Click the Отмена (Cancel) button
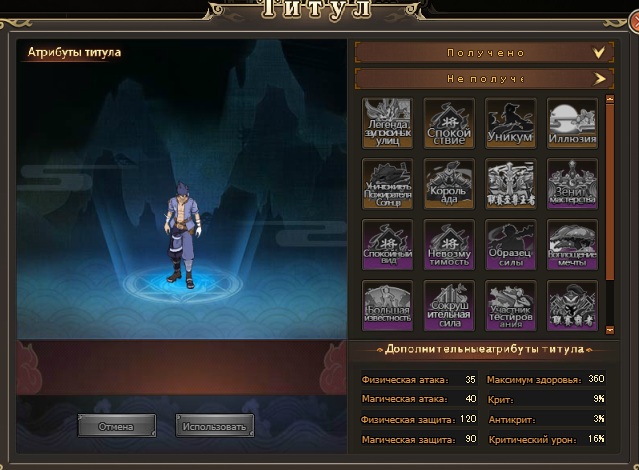 [x=116, y=425]
